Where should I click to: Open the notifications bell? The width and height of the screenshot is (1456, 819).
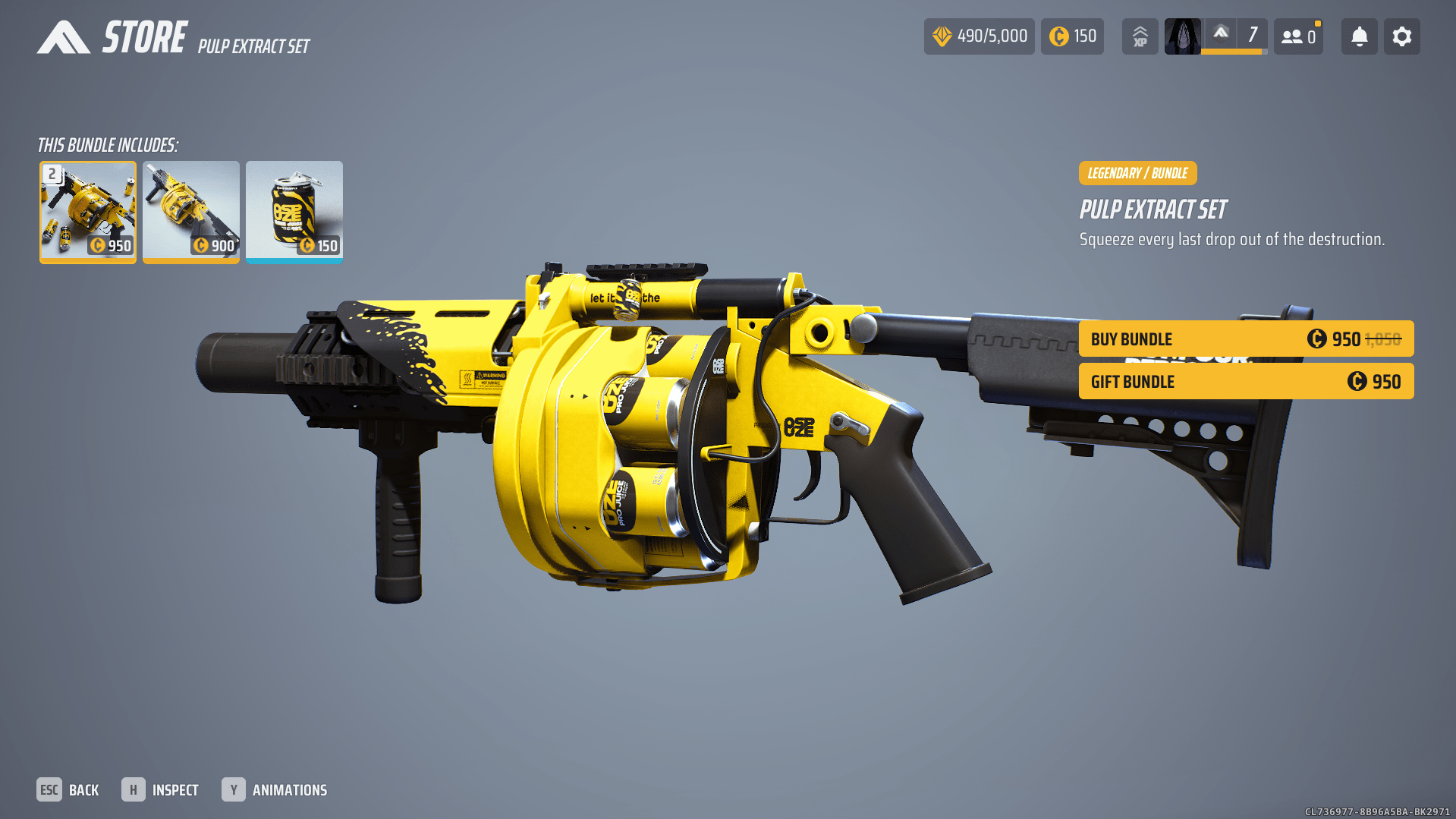tap(1359, 36)
